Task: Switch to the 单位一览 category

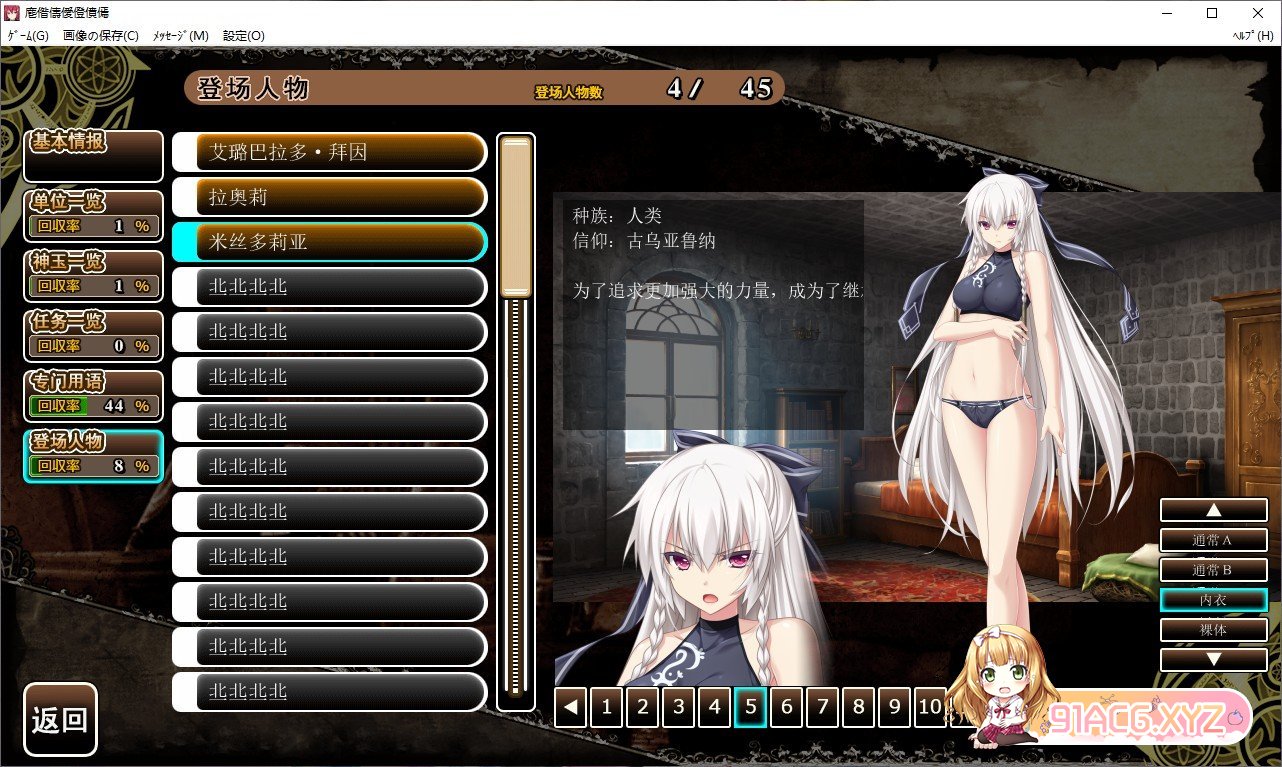Action: [93, 215]
